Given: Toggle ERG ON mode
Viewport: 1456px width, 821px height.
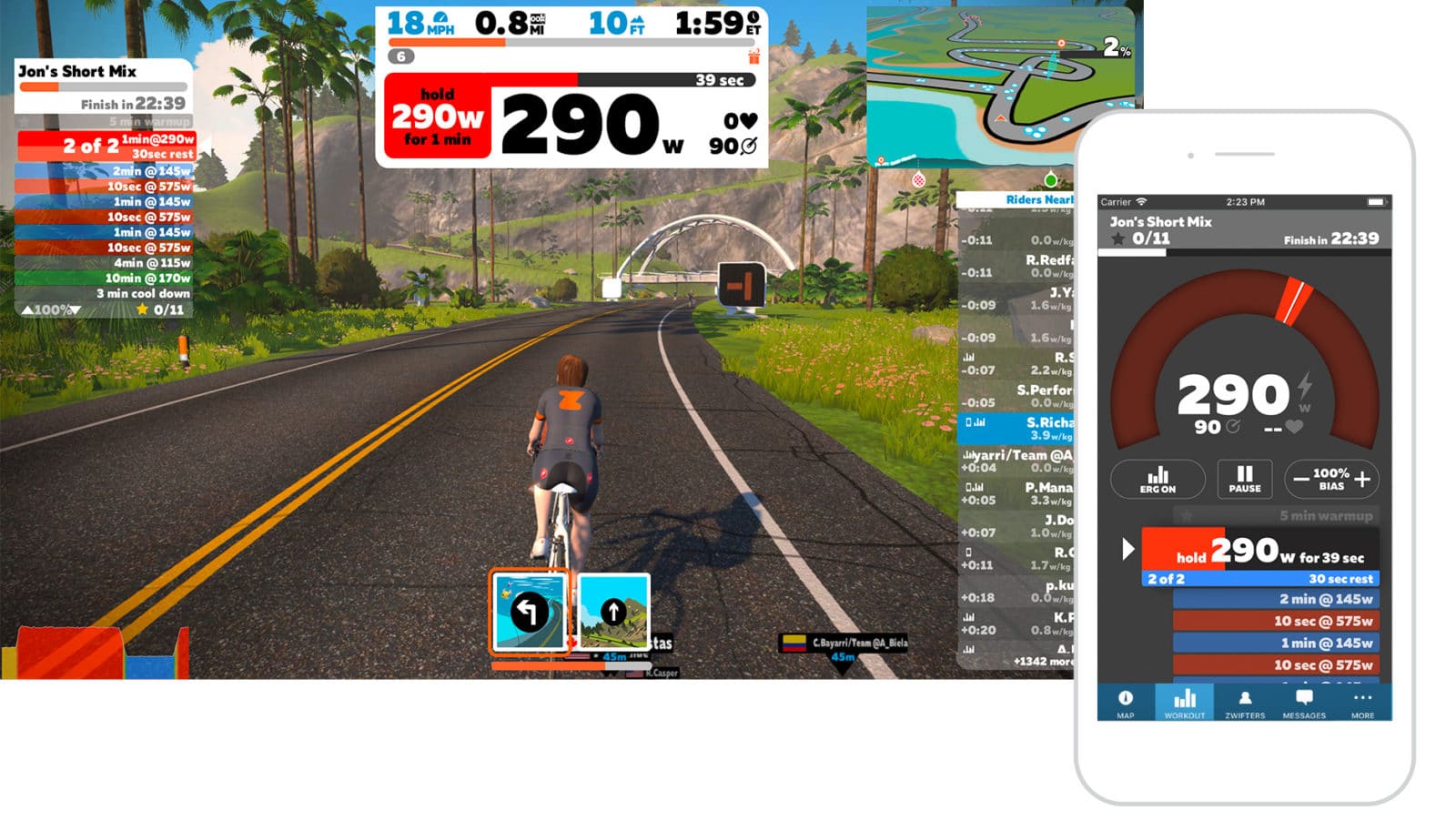Looking at the screenshot, I should coord(1158,480).
